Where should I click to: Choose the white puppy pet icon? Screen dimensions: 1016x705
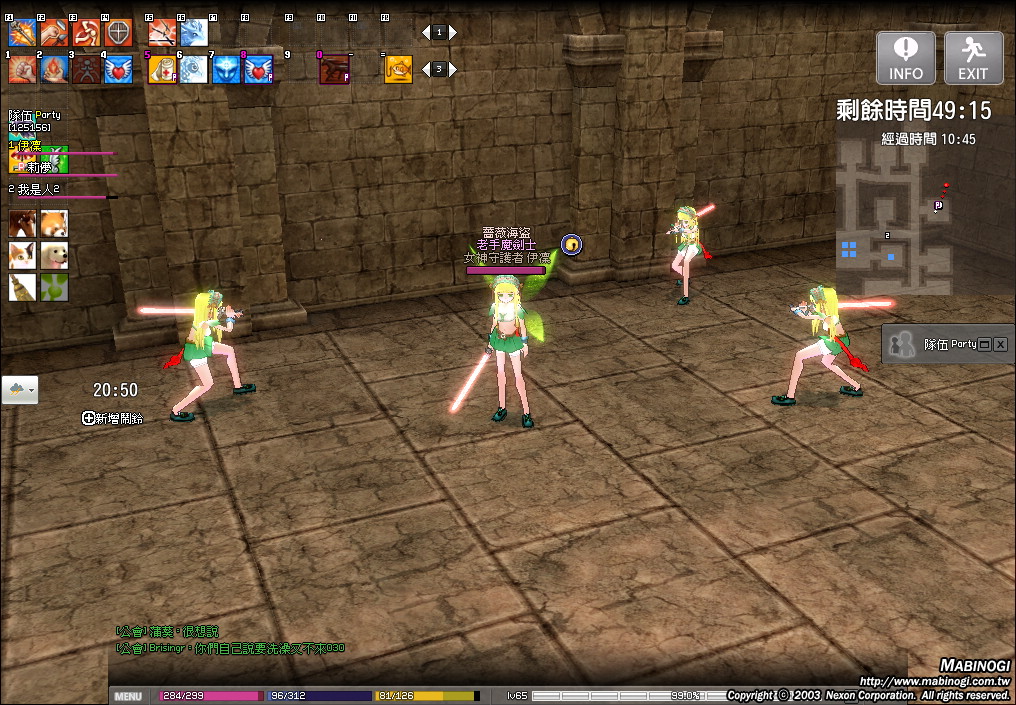click(x=54, y=256)
